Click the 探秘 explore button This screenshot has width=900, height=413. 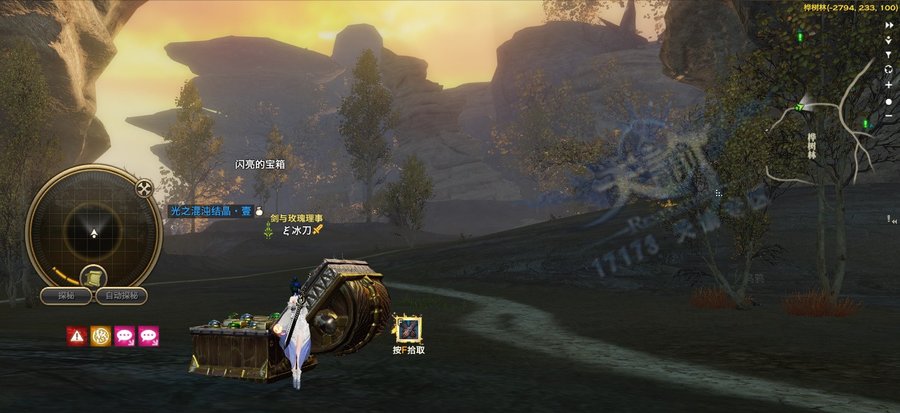pyautogui.click(x=66, y=296)
